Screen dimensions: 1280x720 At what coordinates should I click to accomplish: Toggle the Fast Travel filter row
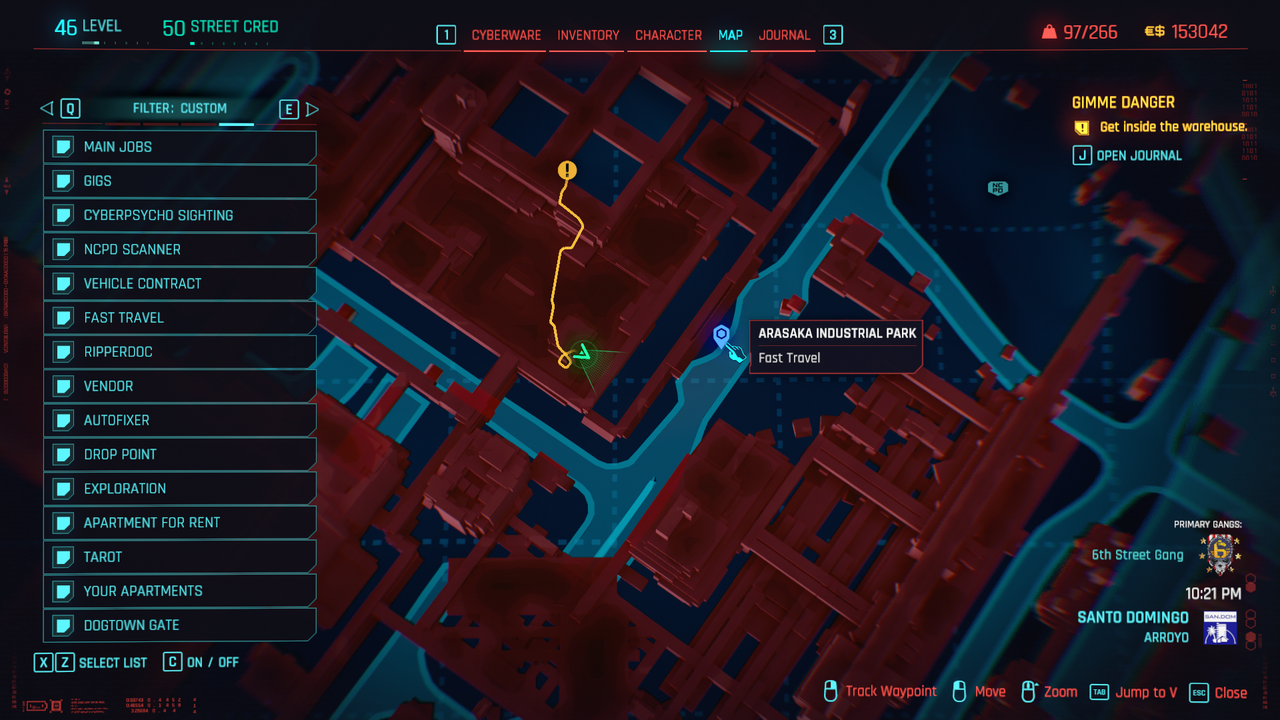point(180,317)
